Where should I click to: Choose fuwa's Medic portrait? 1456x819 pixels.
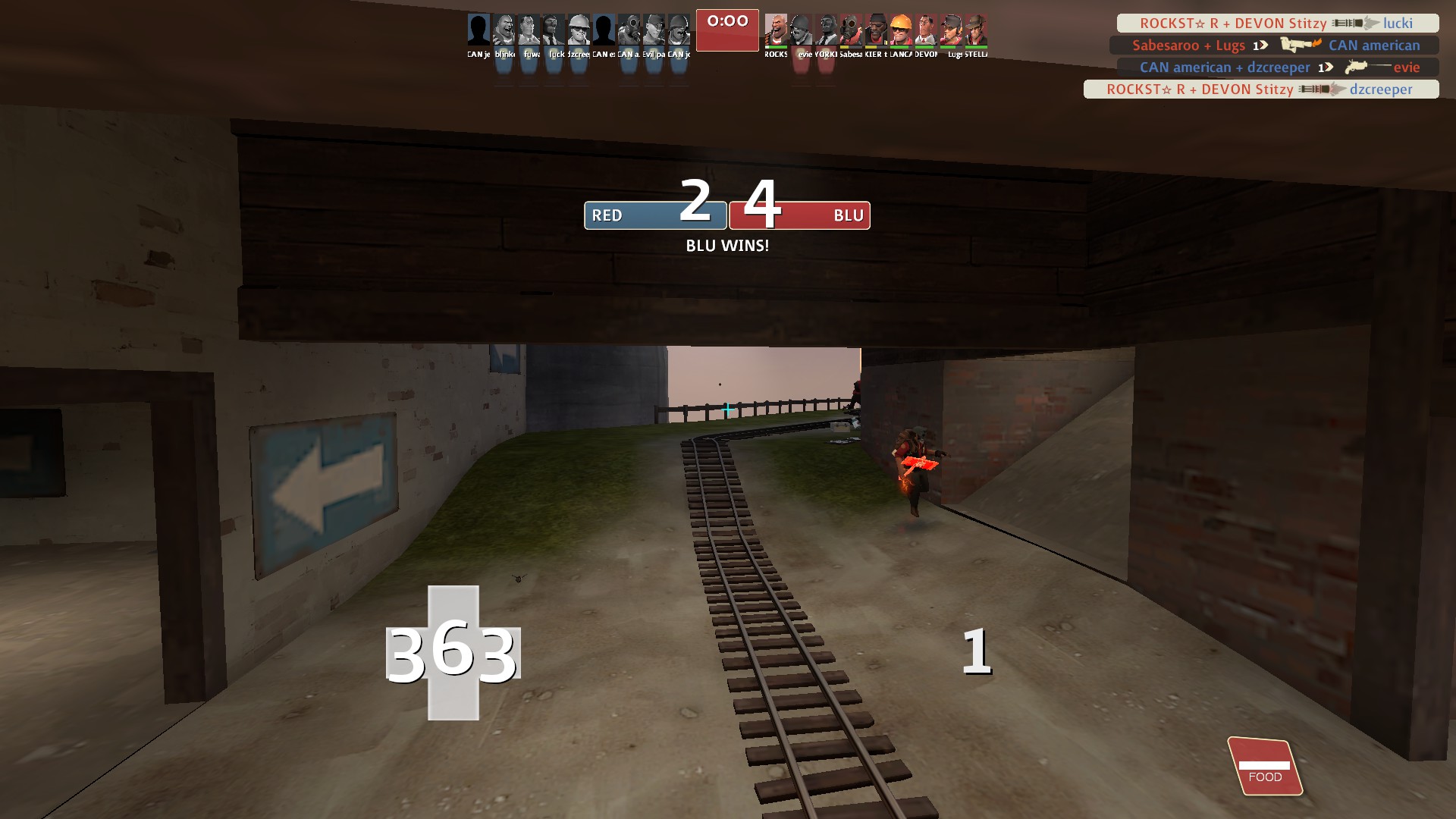pyautogui.click(x=529, y=30)
